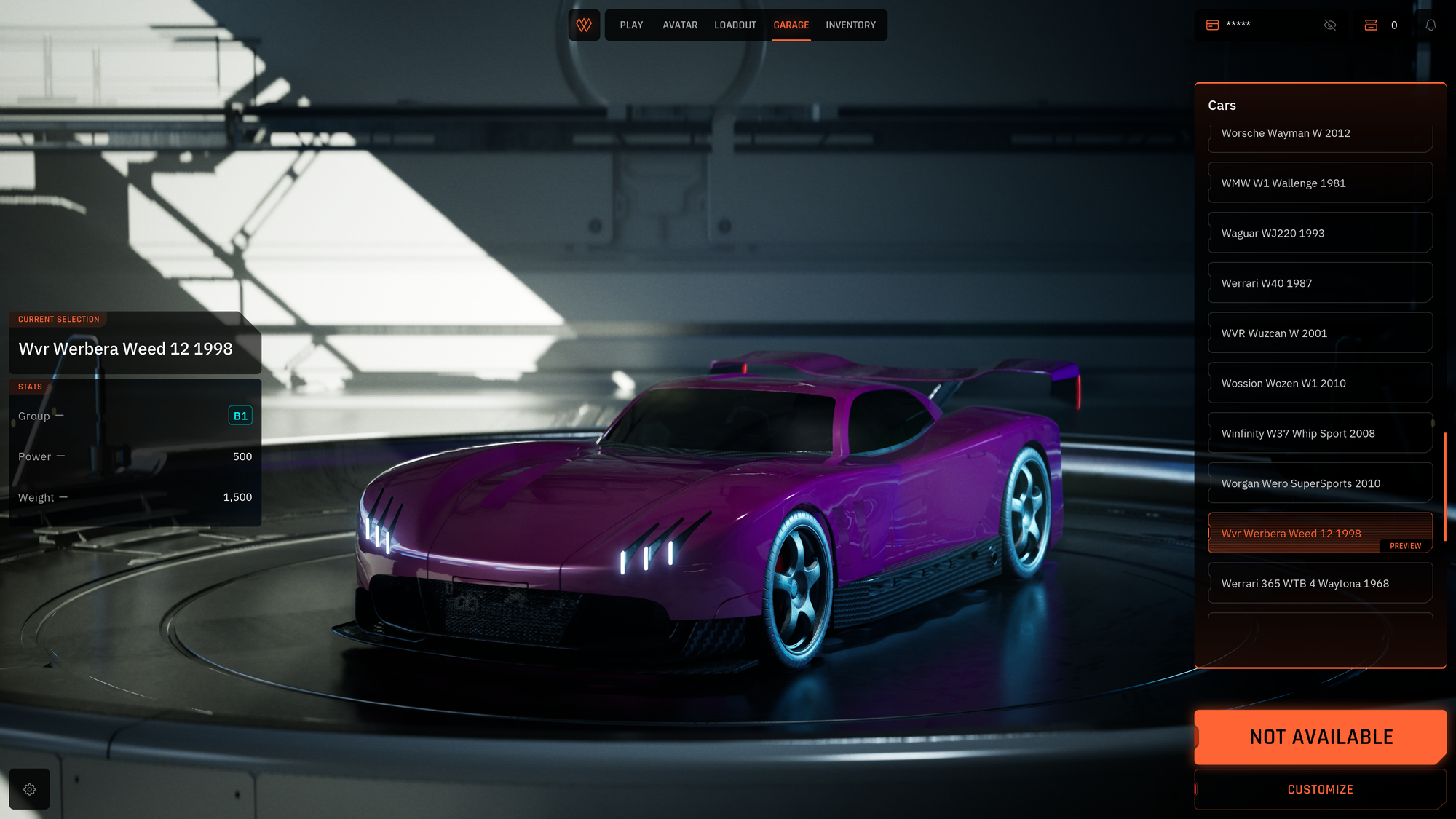
Task: Select Werrari 365 WTB 4 Waytona 1968
Action: click(x=1320, y=584)
